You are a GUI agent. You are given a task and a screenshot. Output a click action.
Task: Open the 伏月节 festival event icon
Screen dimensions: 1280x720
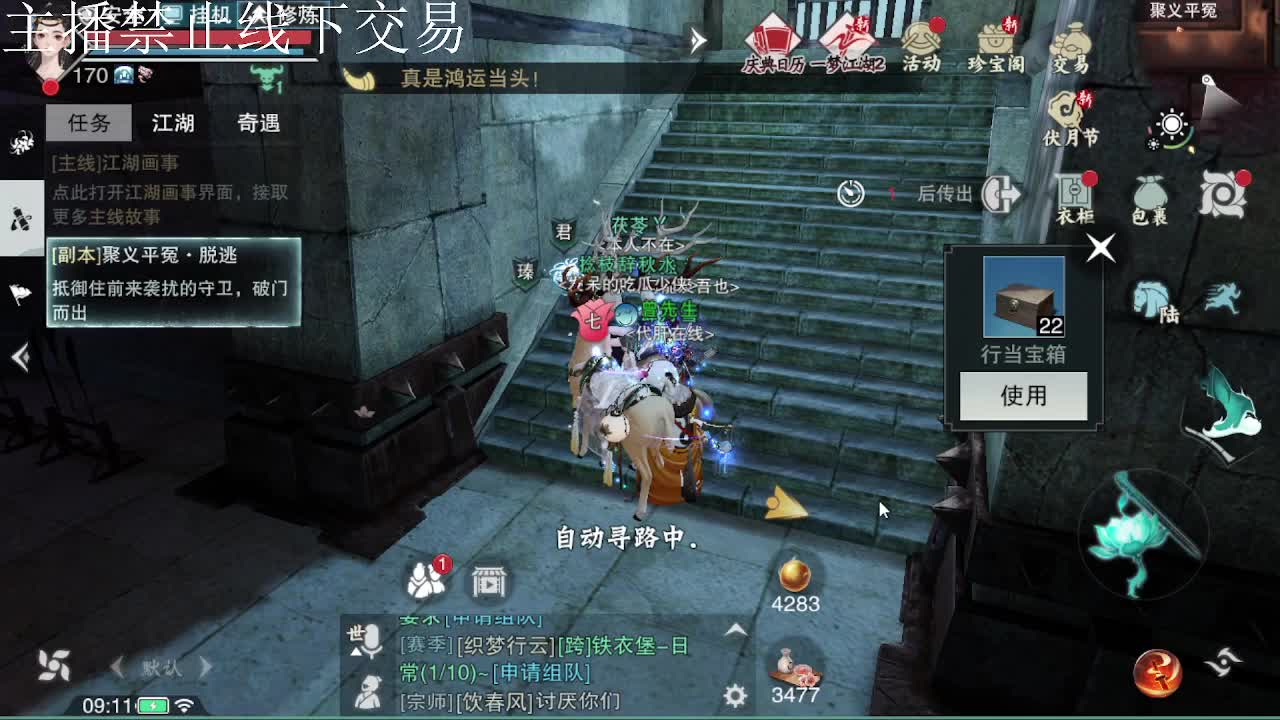tap(1065, 110)
